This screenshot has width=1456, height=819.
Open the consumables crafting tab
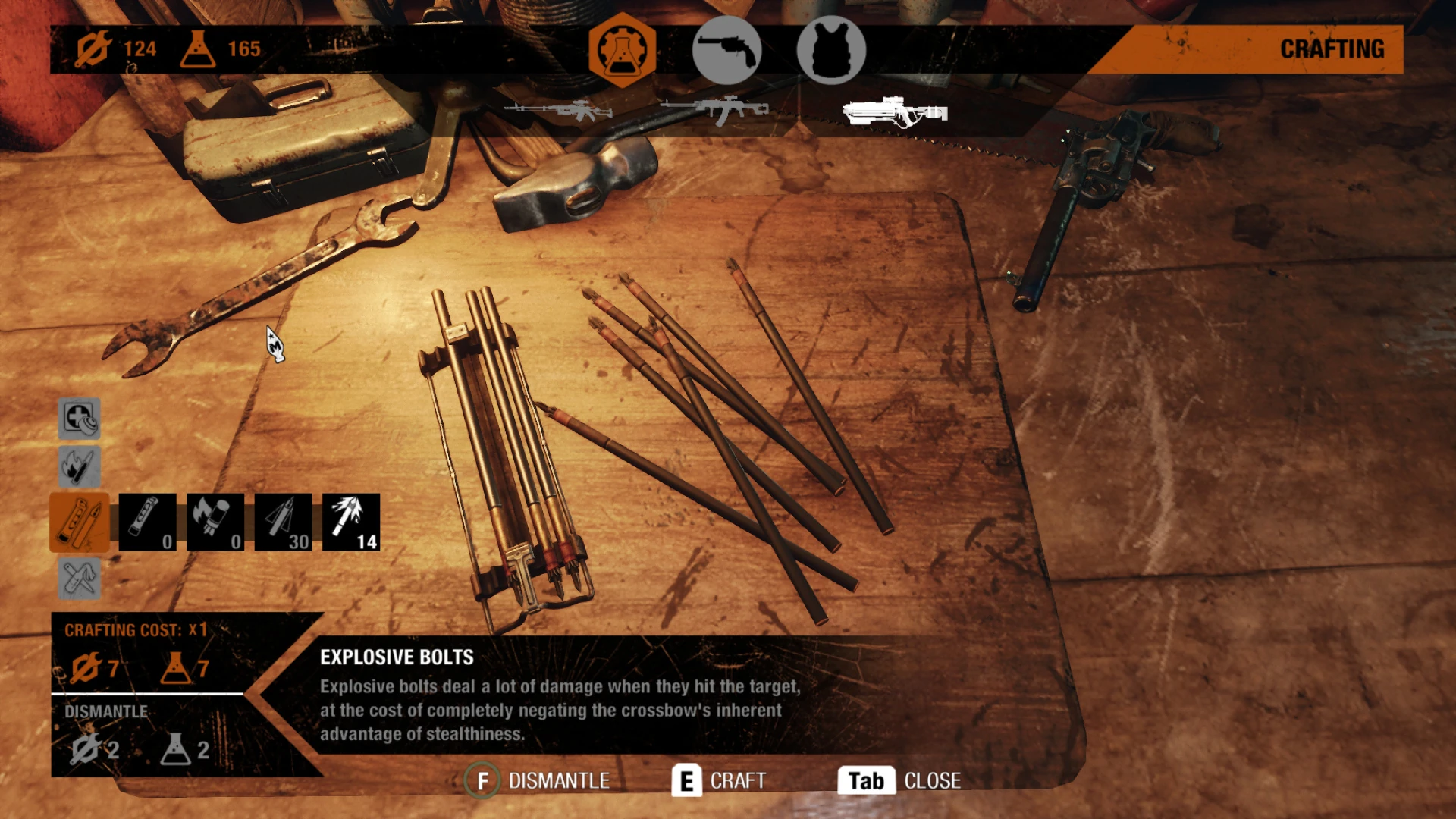click(620, 50)
